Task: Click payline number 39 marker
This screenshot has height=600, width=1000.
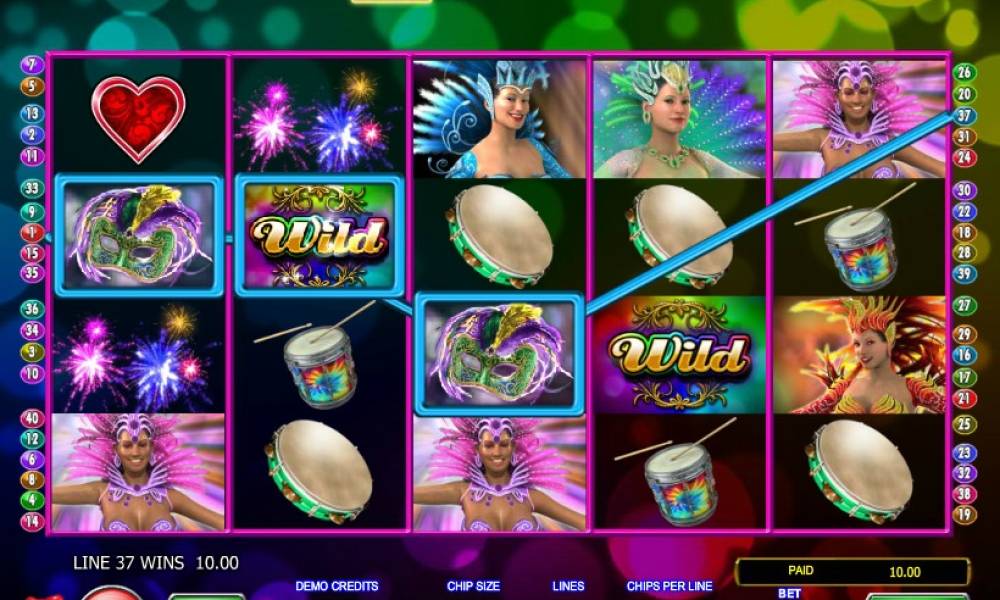Action: click(x=964, y=274)
